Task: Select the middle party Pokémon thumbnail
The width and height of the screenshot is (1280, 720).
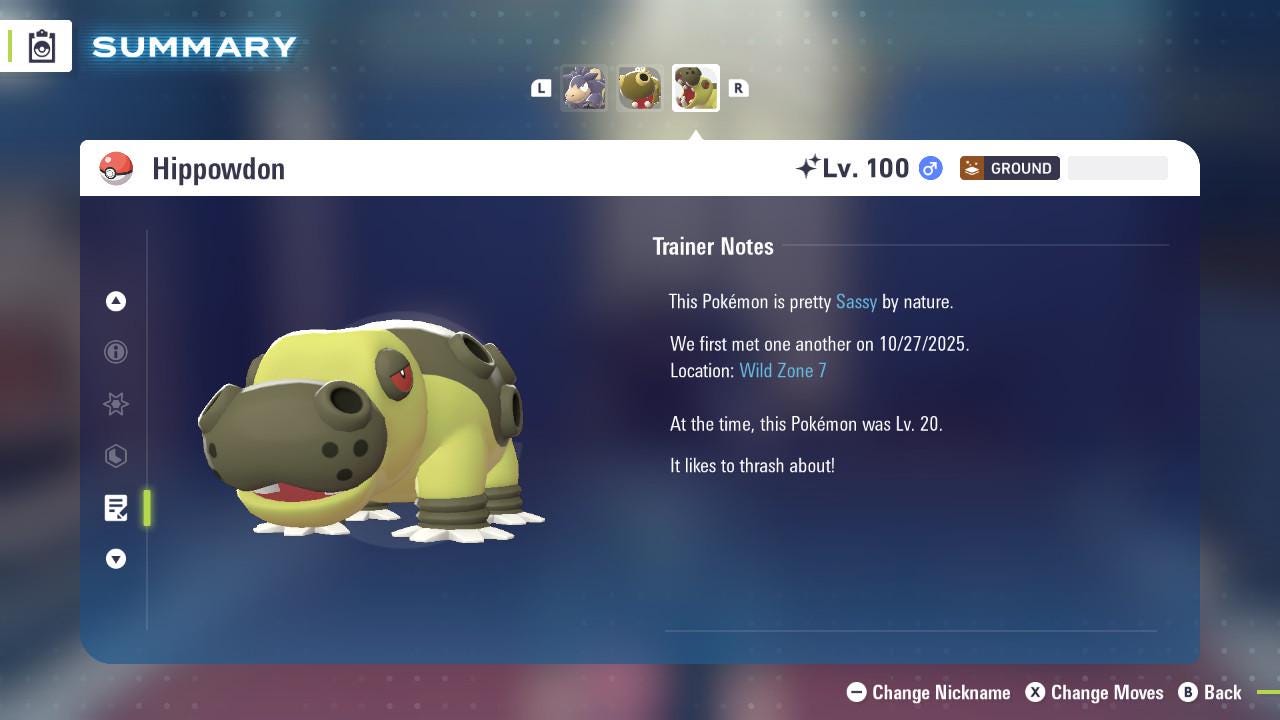Action: [x=639, y=88]
